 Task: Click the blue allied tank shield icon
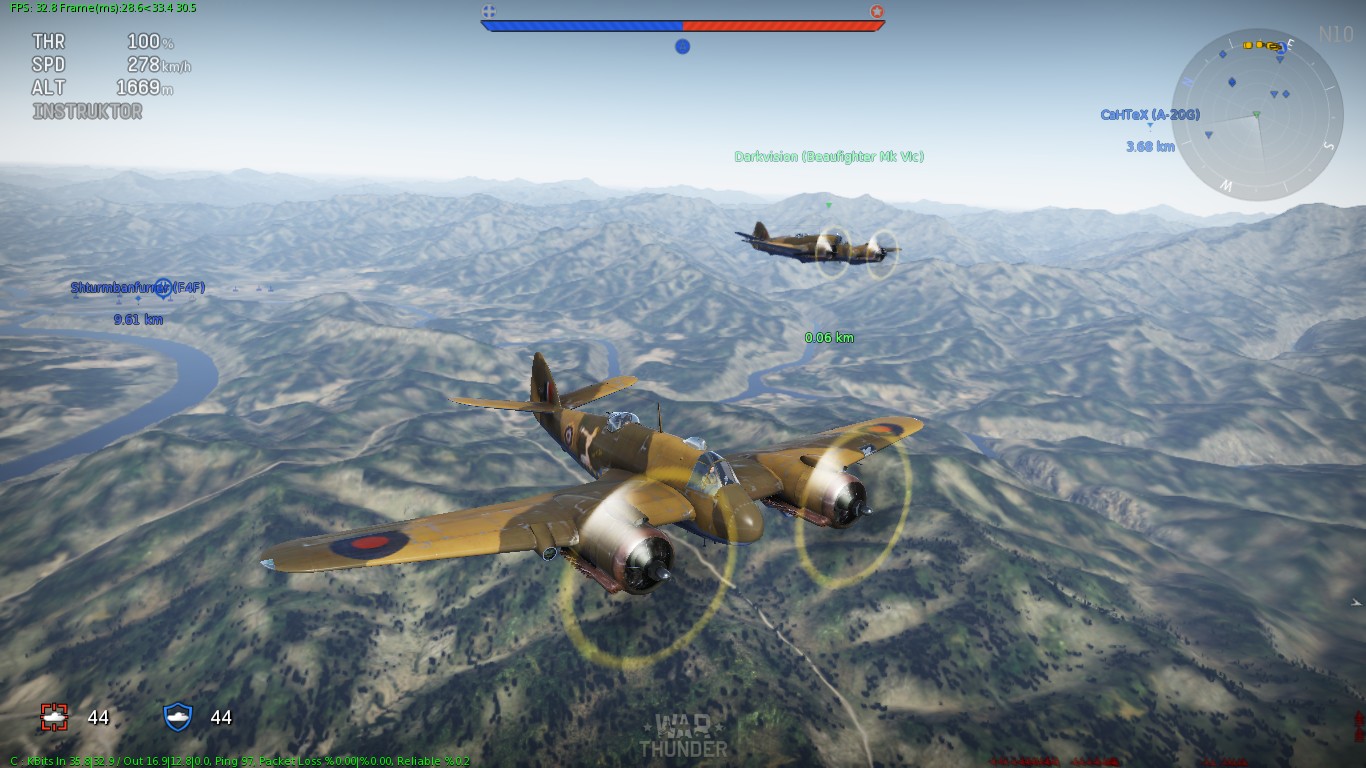point(177,716)
